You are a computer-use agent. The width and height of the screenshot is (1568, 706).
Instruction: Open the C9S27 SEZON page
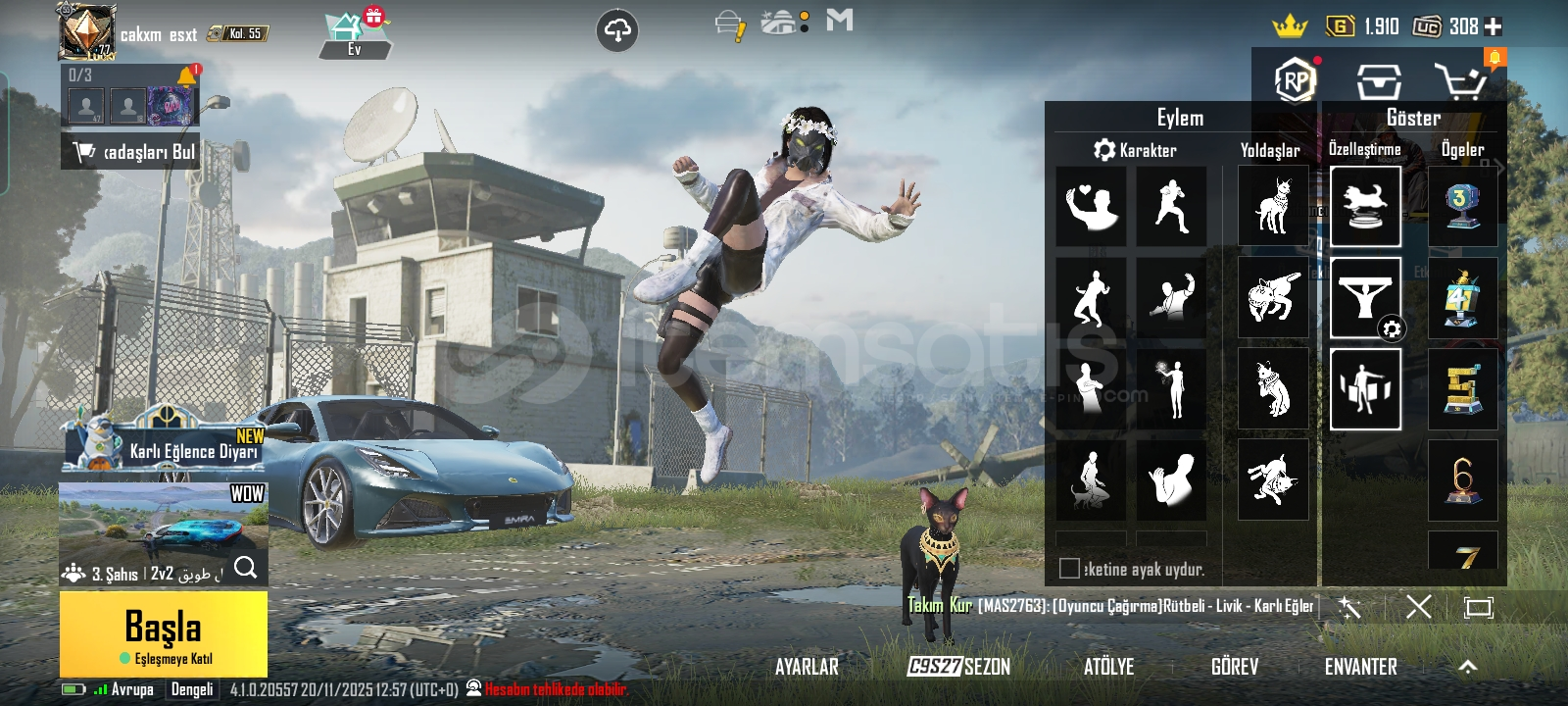[x=958, y=667]
